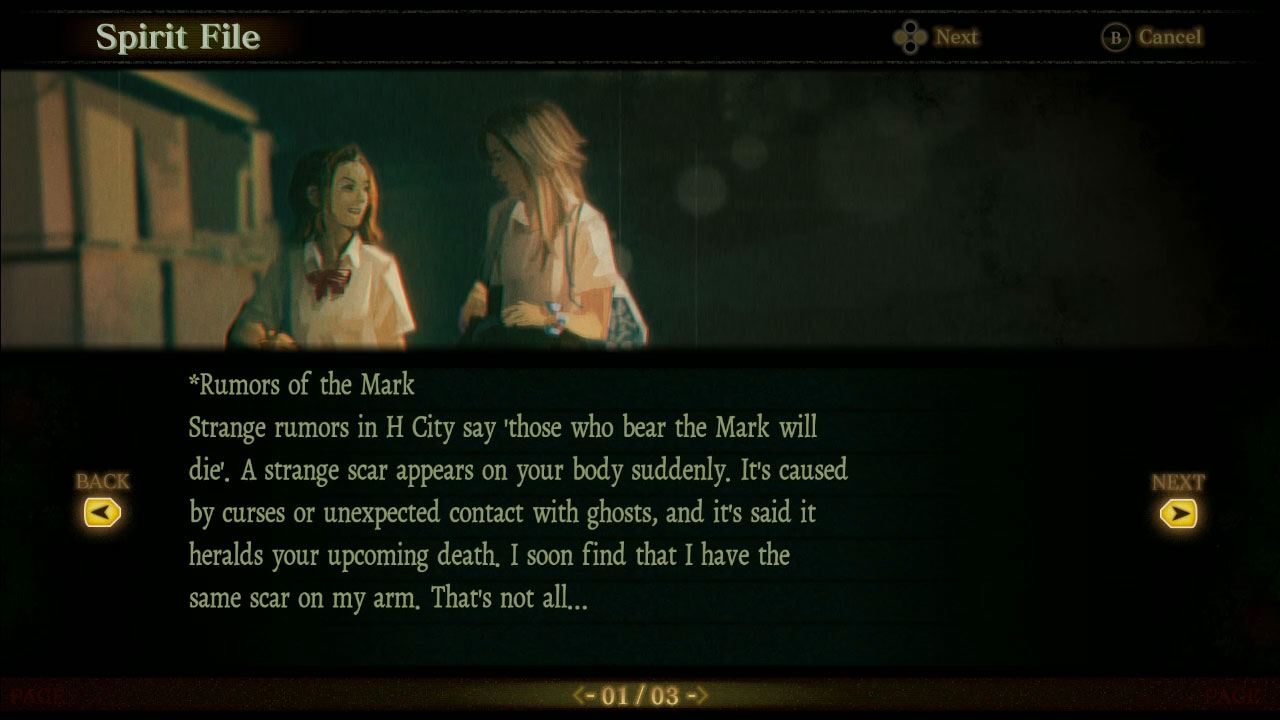Click the Rumors of the Mark entry title
The width and height of the screenshot is (1280, 720).
pos(301,385)
